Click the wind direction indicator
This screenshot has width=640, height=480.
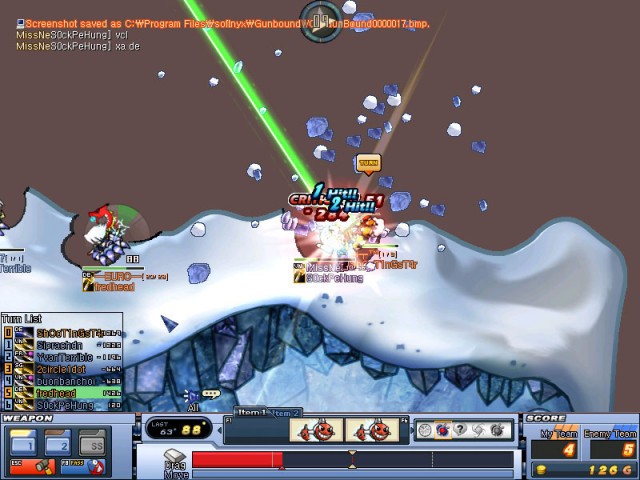click(321, 19)
